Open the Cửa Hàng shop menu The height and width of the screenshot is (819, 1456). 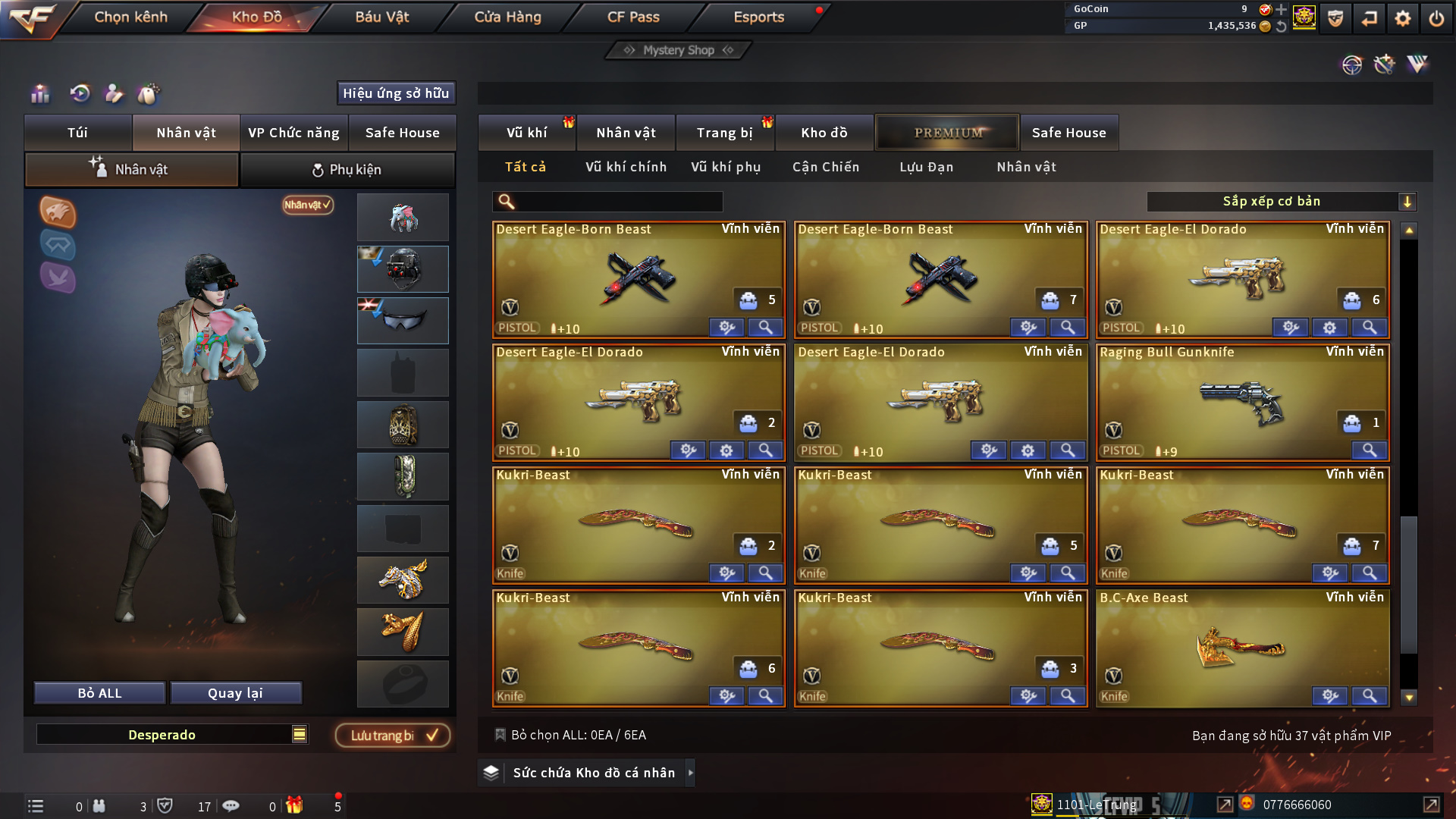(507, 17)
